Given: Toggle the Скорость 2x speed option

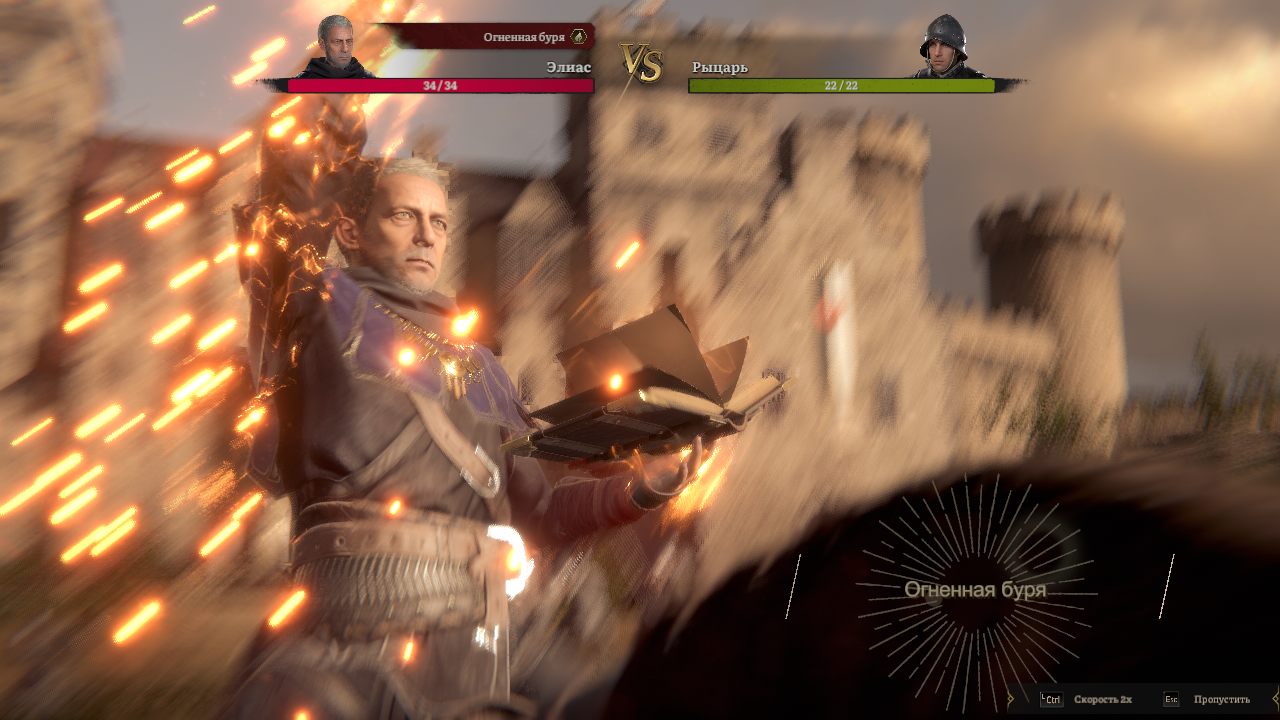Looking at the screenshot, I should pyautogui.click(x=1102, y=699).
